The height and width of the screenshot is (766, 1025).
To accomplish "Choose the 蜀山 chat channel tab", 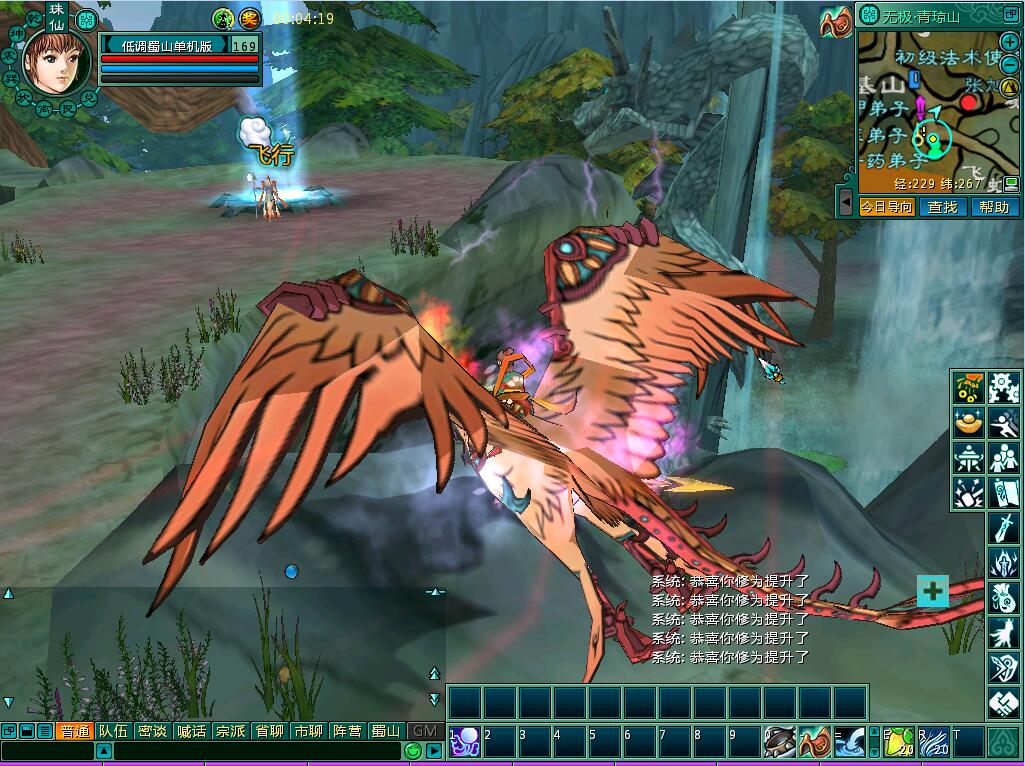I will click(386, 731).
